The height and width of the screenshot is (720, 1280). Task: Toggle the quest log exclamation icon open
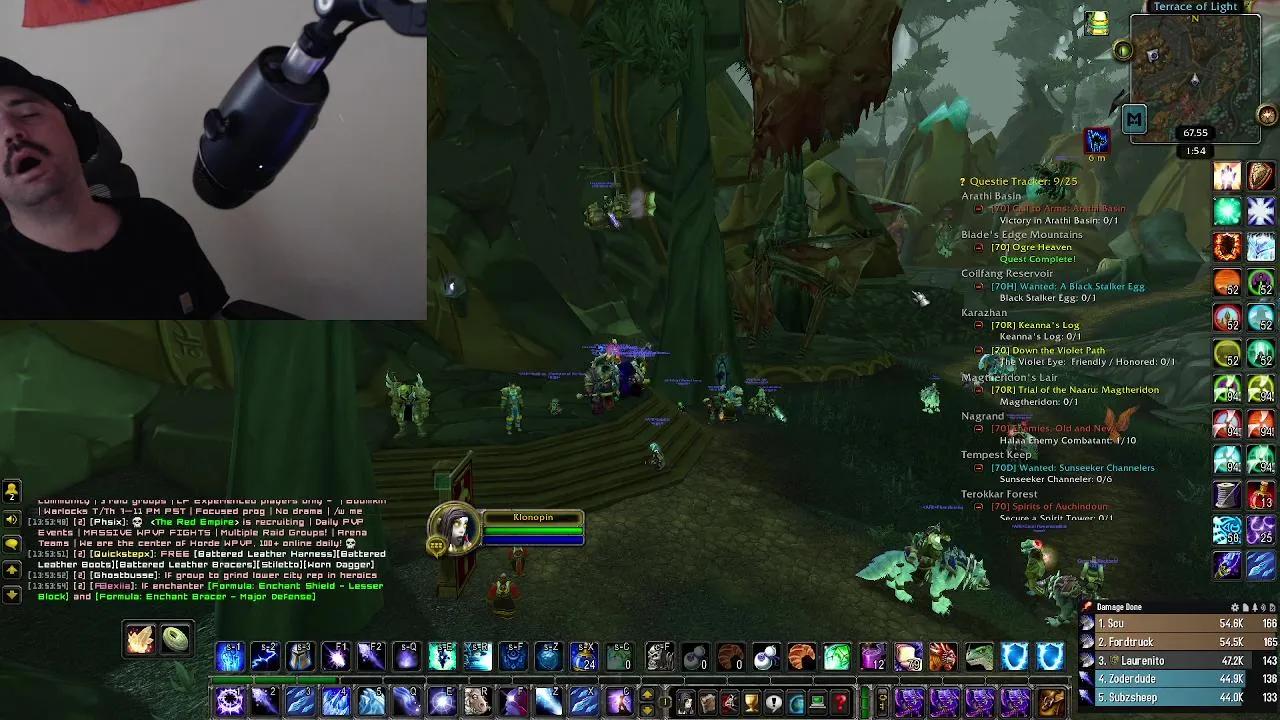773,700
